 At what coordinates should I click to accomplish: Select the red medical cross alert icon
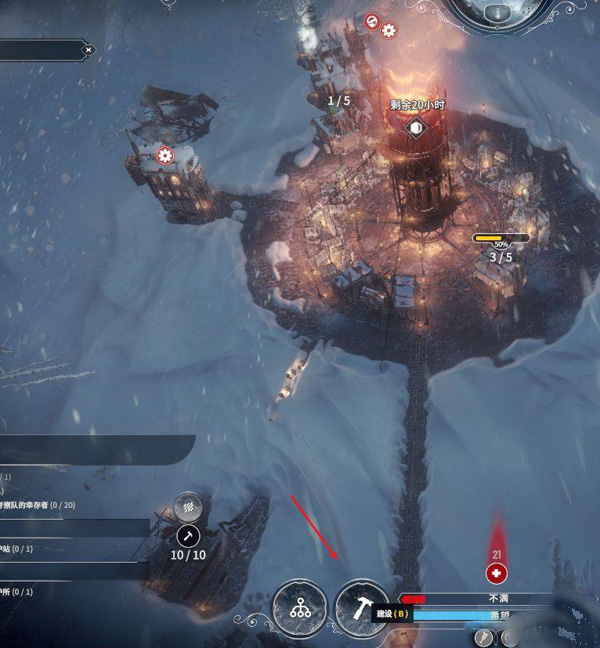pos(495,573)
